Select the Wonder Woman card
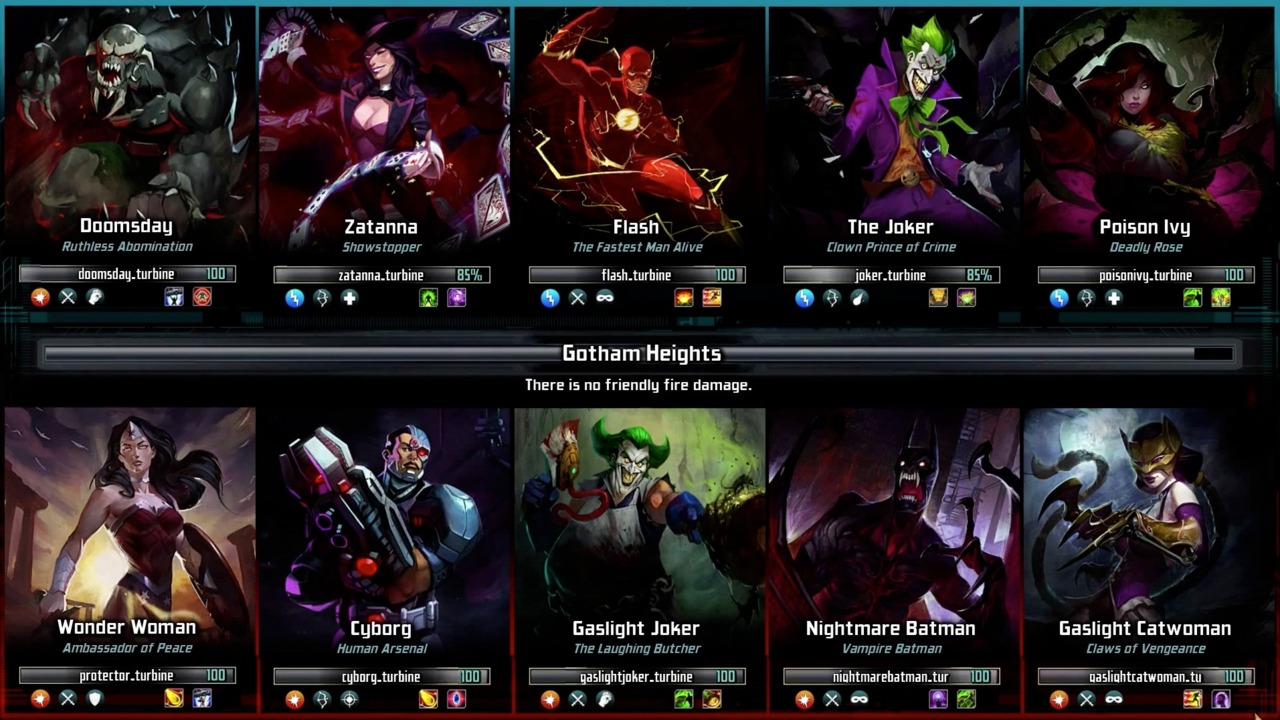 [x=127, y=520]
